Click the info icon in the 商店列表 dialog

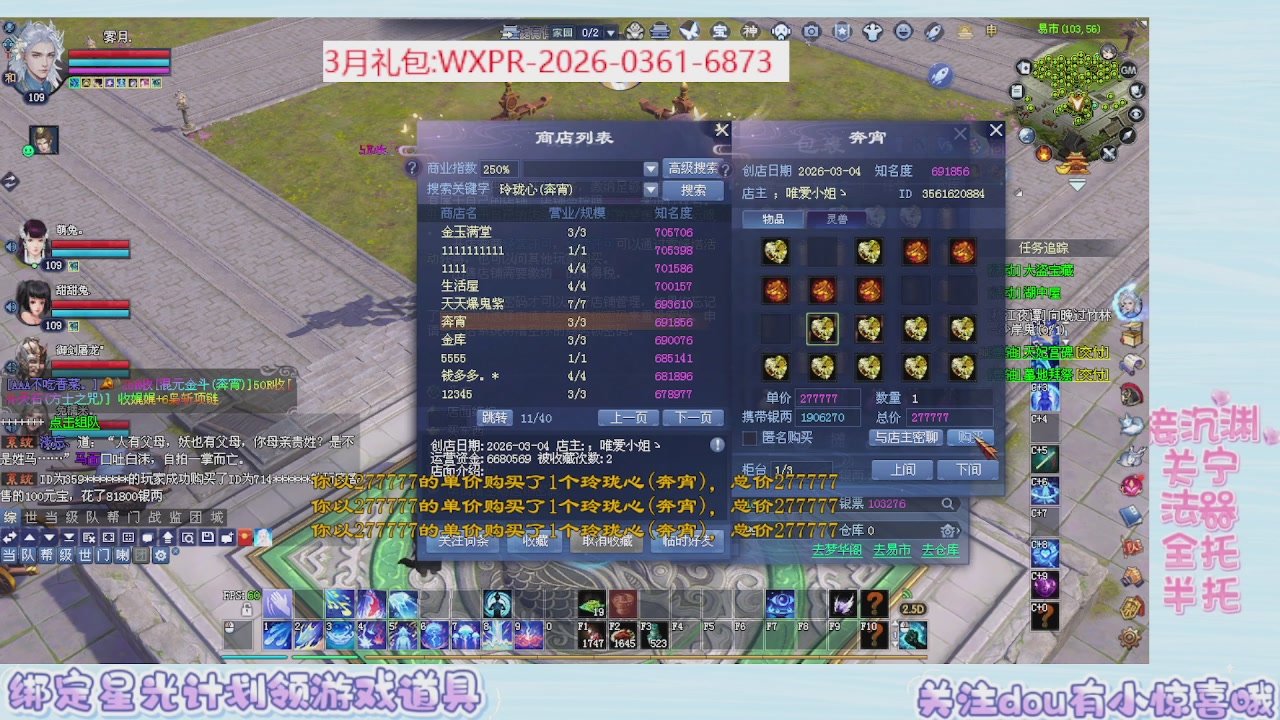[717, 445]
